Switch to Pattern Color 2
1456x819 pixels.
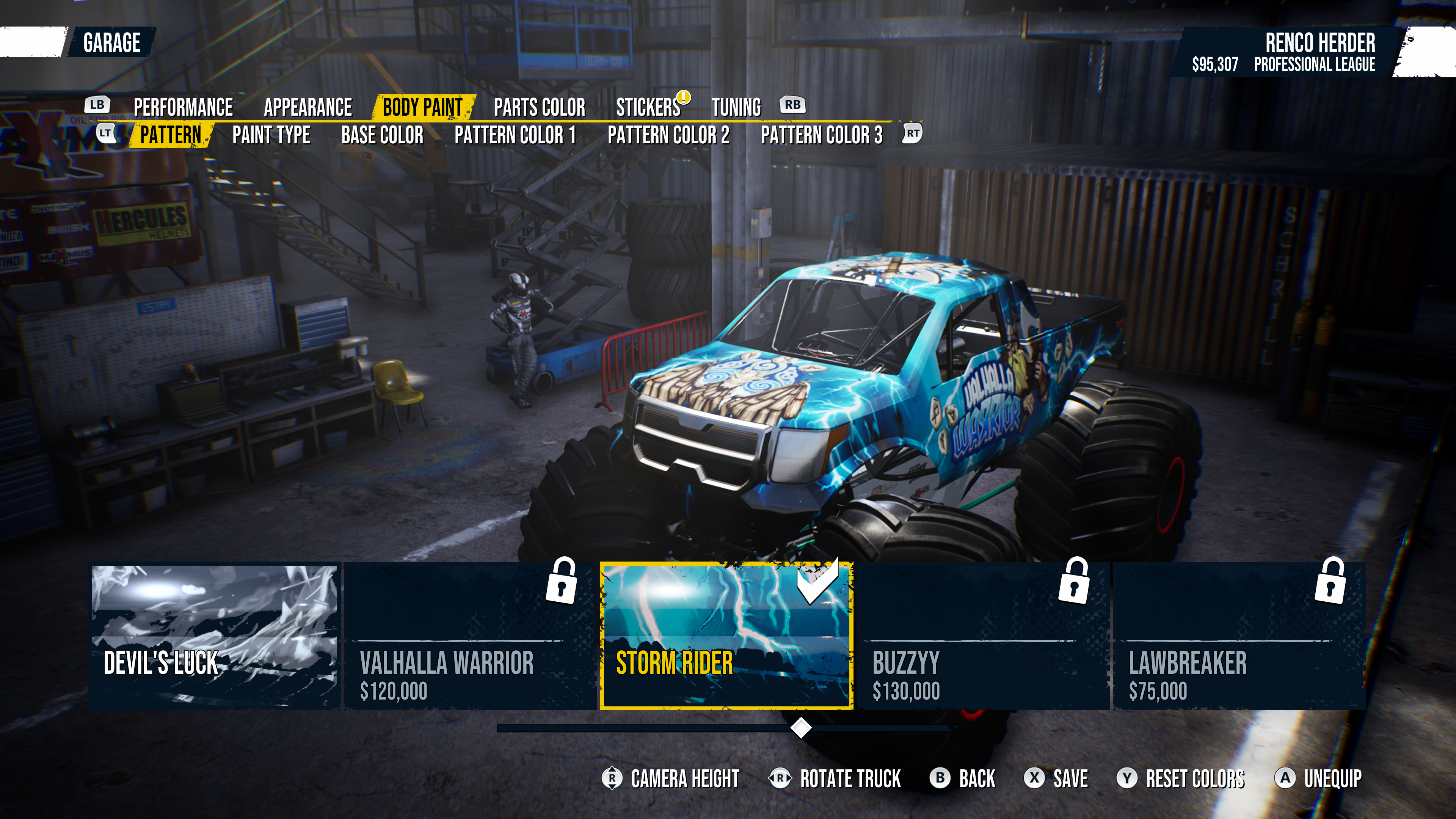tap(668, 135)
